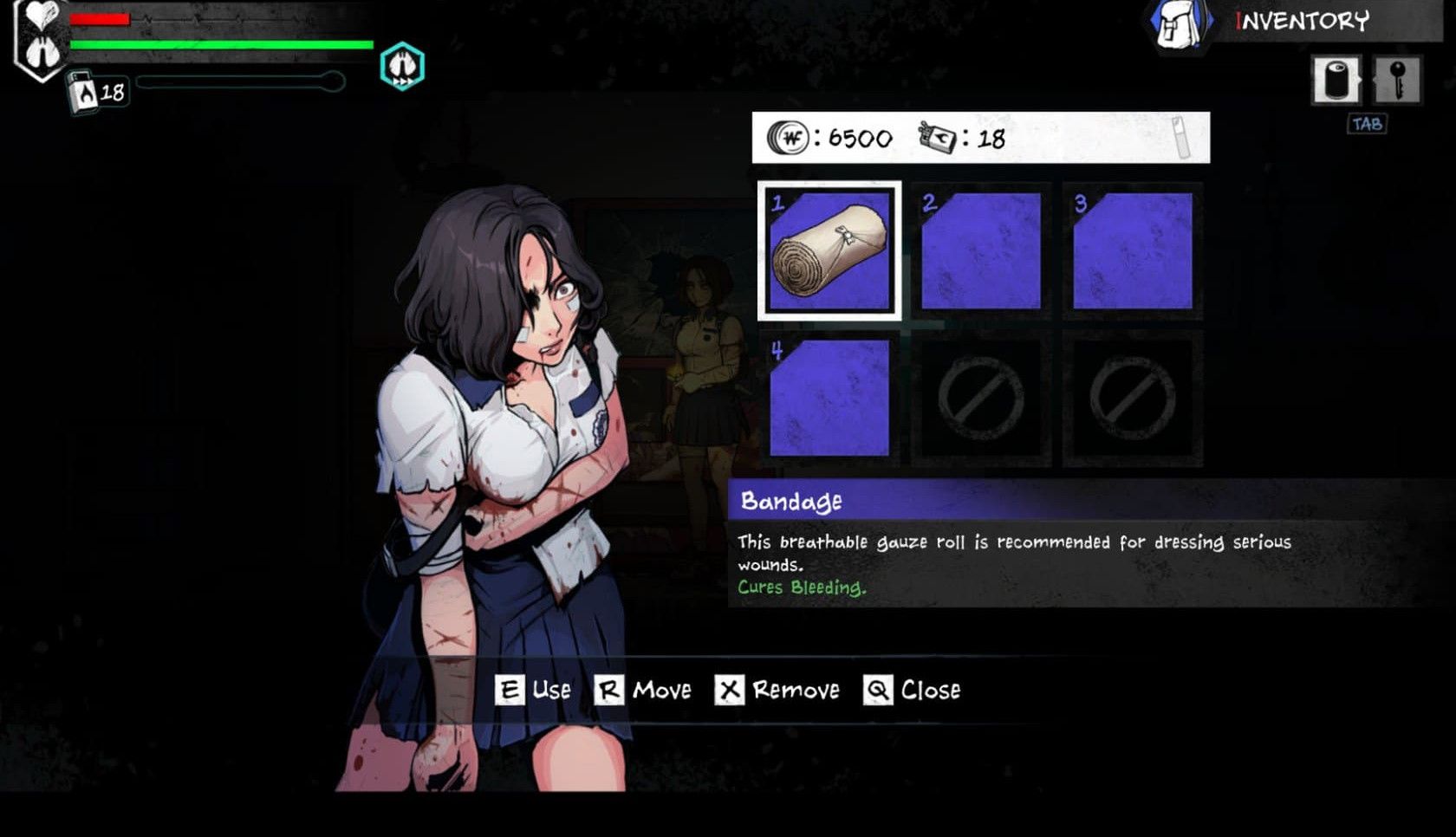Choose empty inventory slot number 4
The height and width of the screenshot is (837, 1456).
829,398
